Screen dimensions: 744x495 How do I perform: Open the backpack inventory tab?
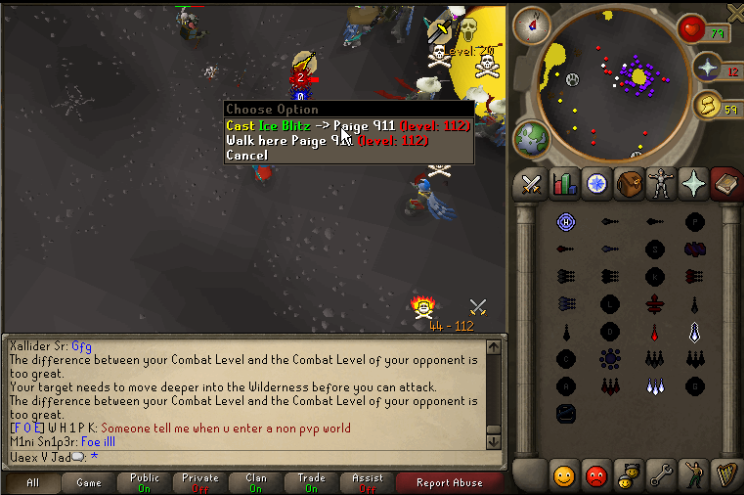point(629,183)
